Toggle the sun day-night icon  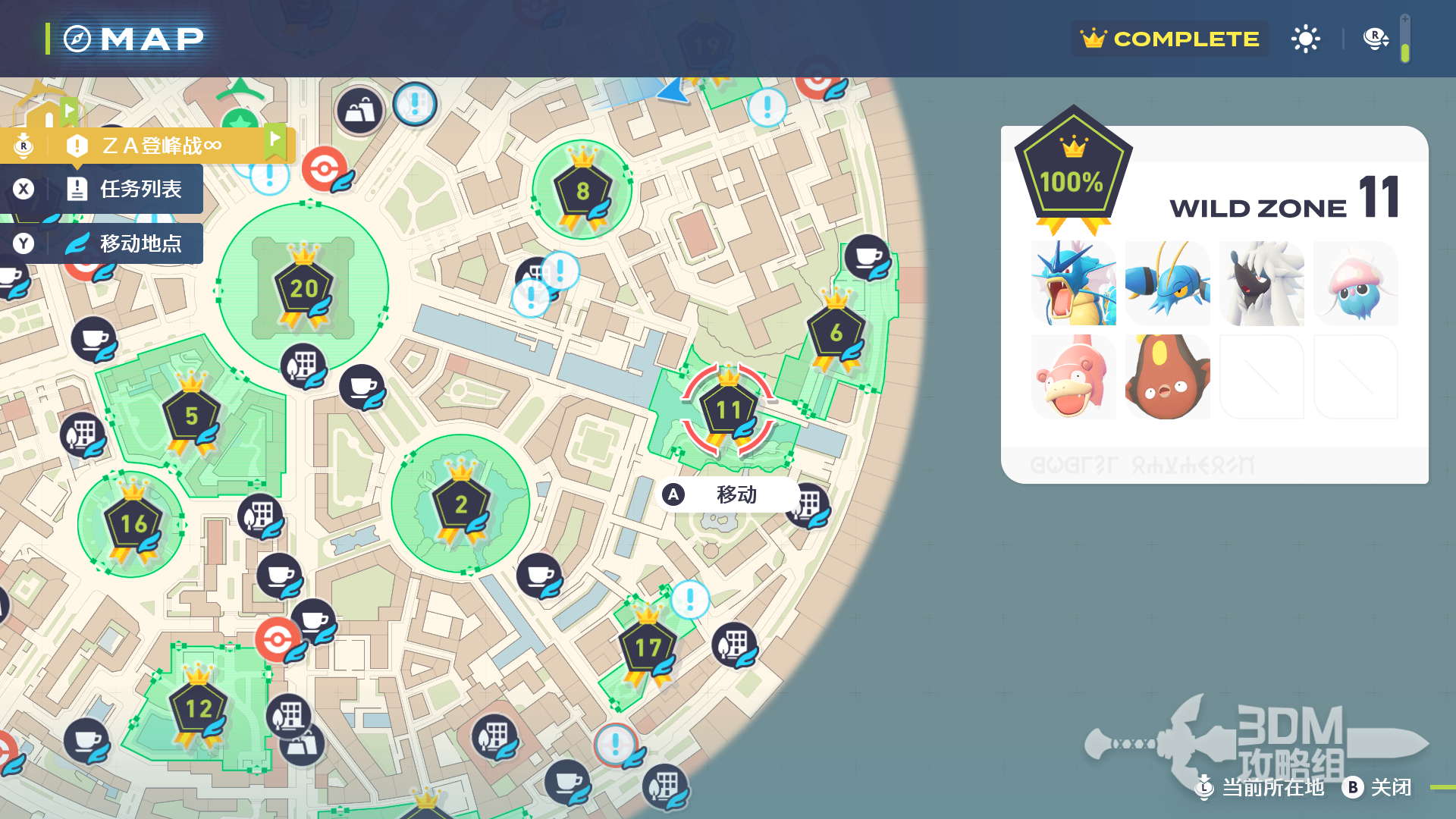click(x=1305, y=39)
